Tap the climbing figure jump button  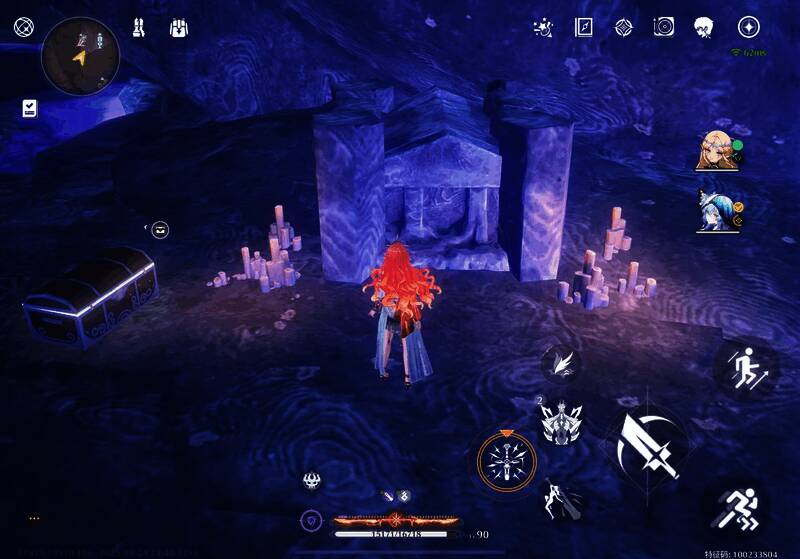(x=745, y=368)
